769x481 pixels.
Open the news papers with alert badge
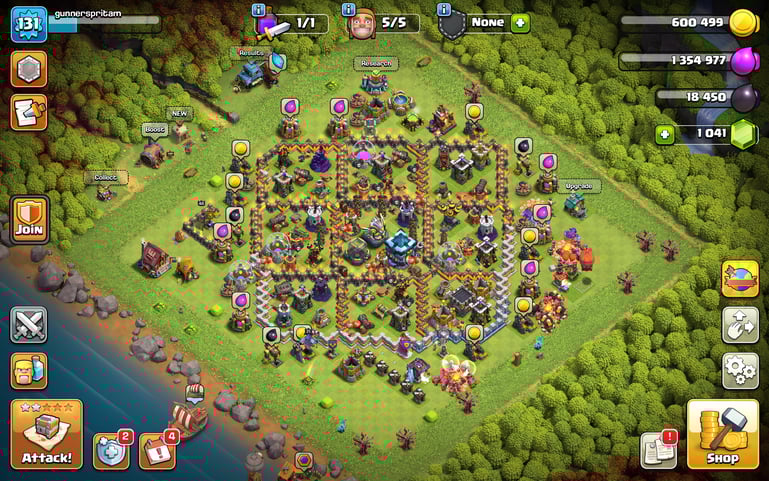(x=658, y=450)
